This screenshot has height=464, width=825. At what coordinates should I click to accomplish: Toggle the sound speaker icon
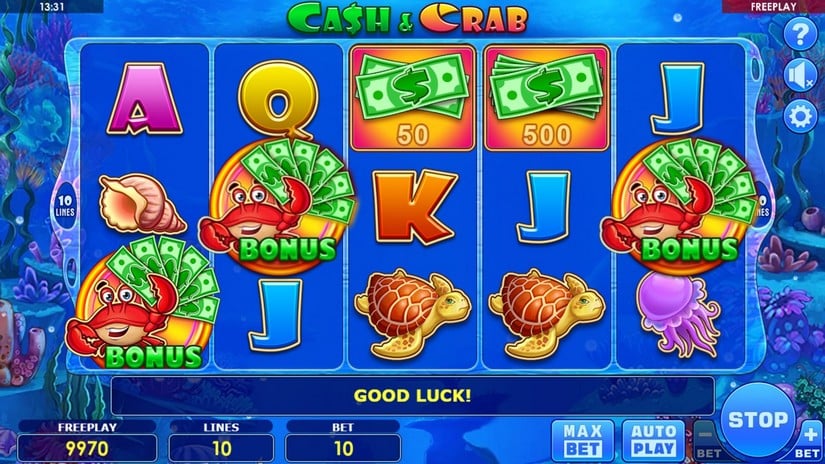[x=800, y=75]
